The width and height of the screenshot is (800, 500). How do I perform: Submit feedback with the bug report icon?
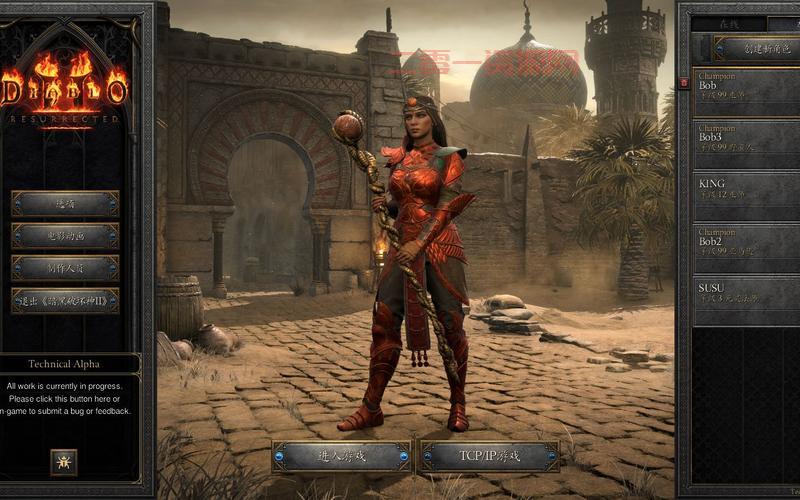[64, 461]
